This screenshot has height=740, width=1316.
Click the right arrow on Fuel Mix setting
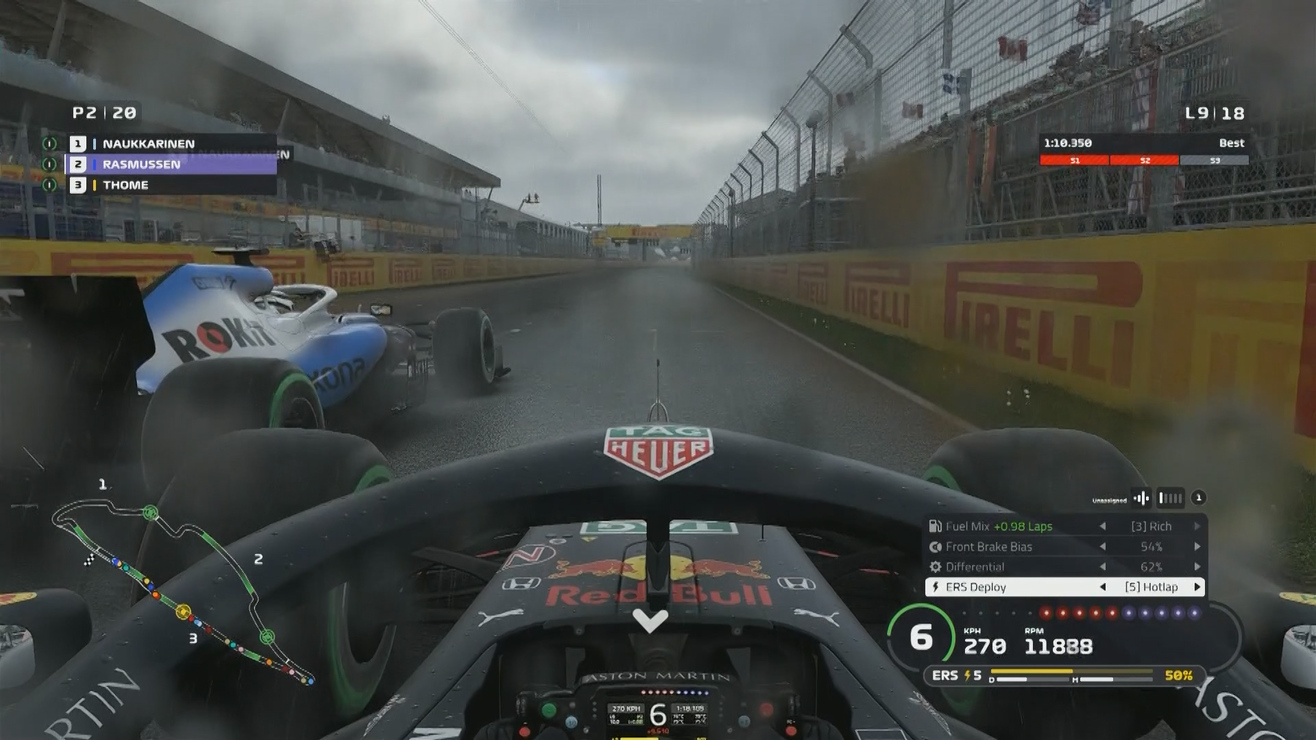click(1196, 525)
